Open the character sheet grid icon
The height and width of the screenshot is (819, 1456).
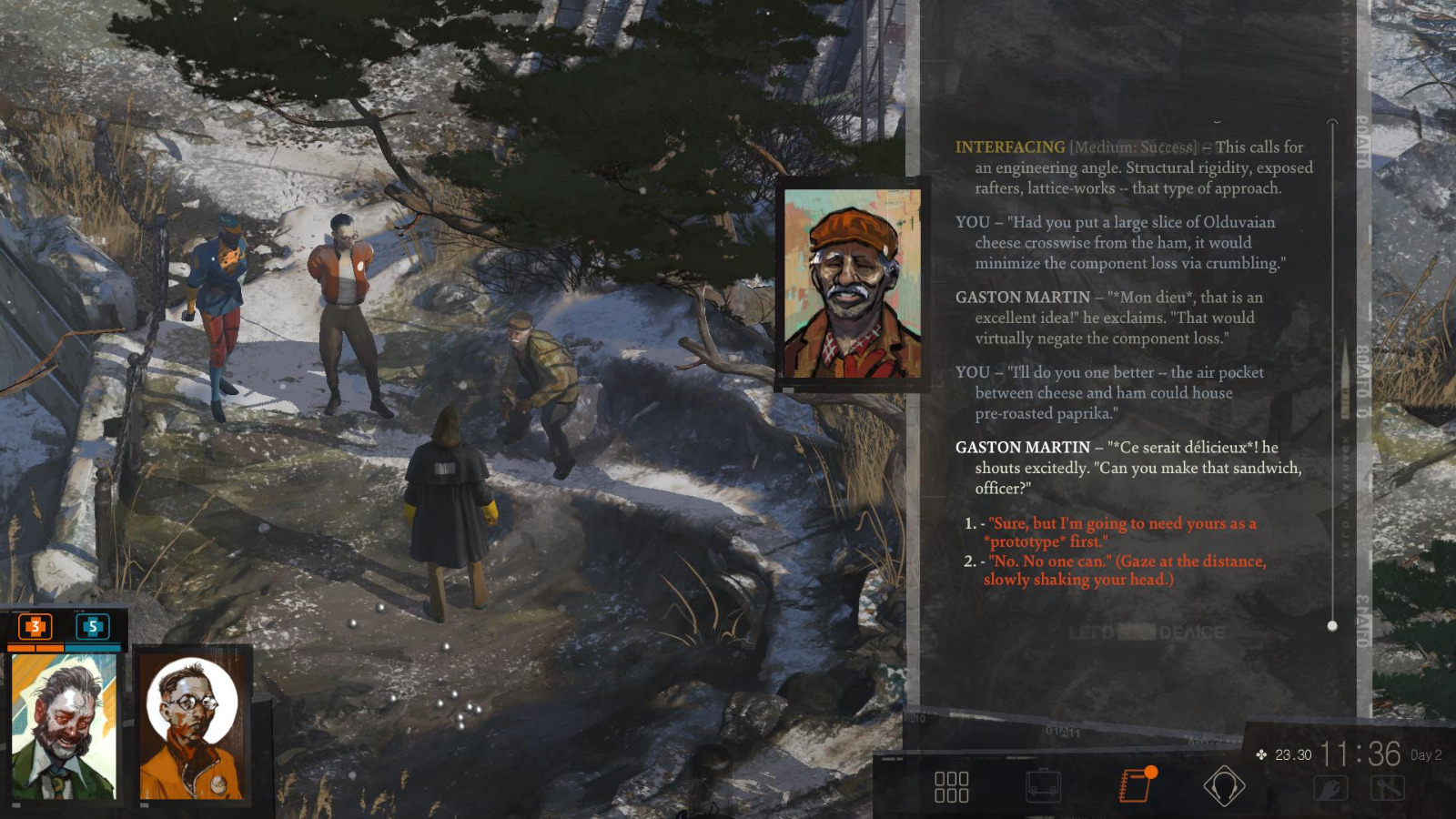[x=951, y=786]
